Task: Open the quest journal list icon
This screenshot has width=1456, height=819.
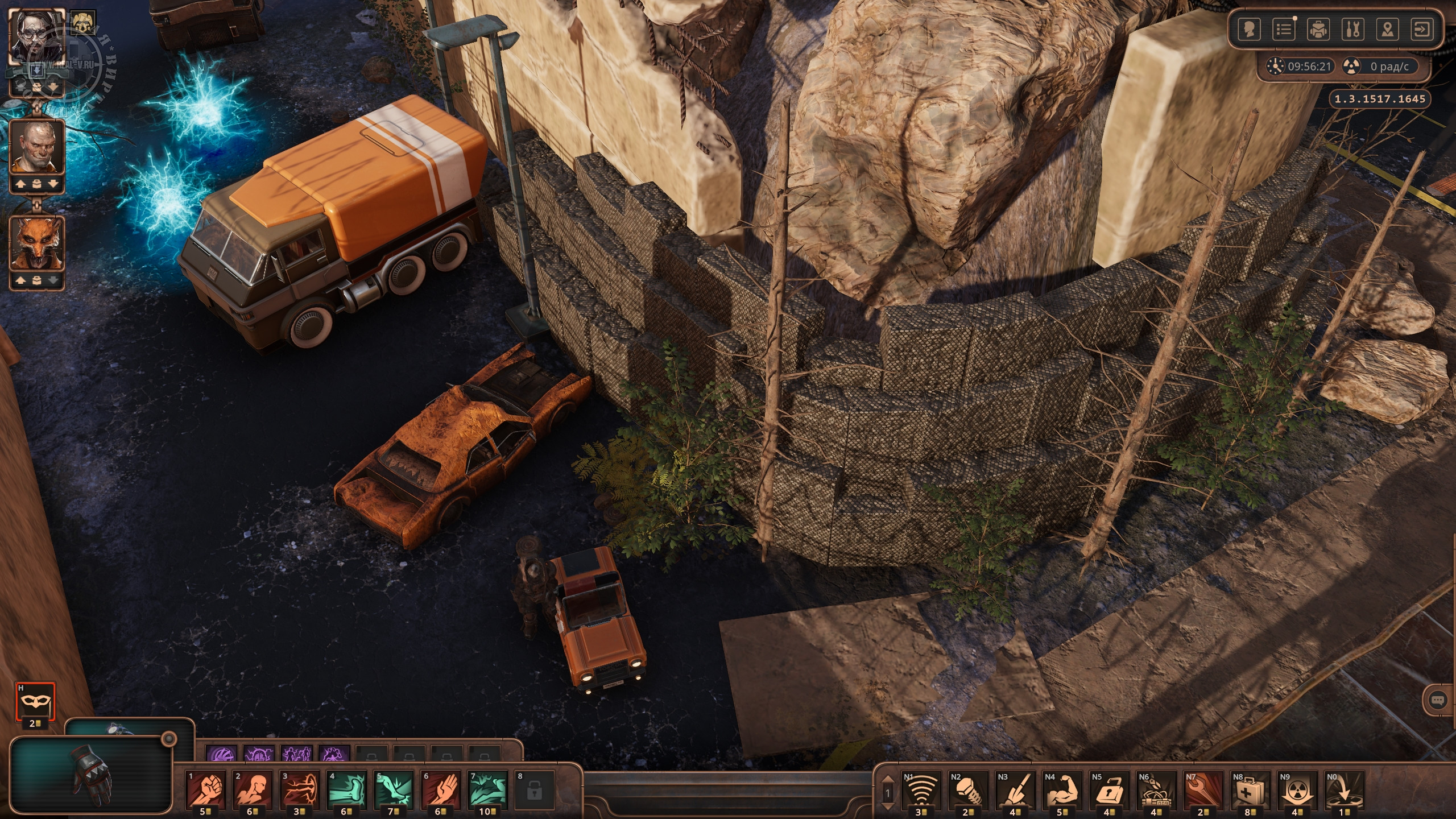Action: [1284, 29]
